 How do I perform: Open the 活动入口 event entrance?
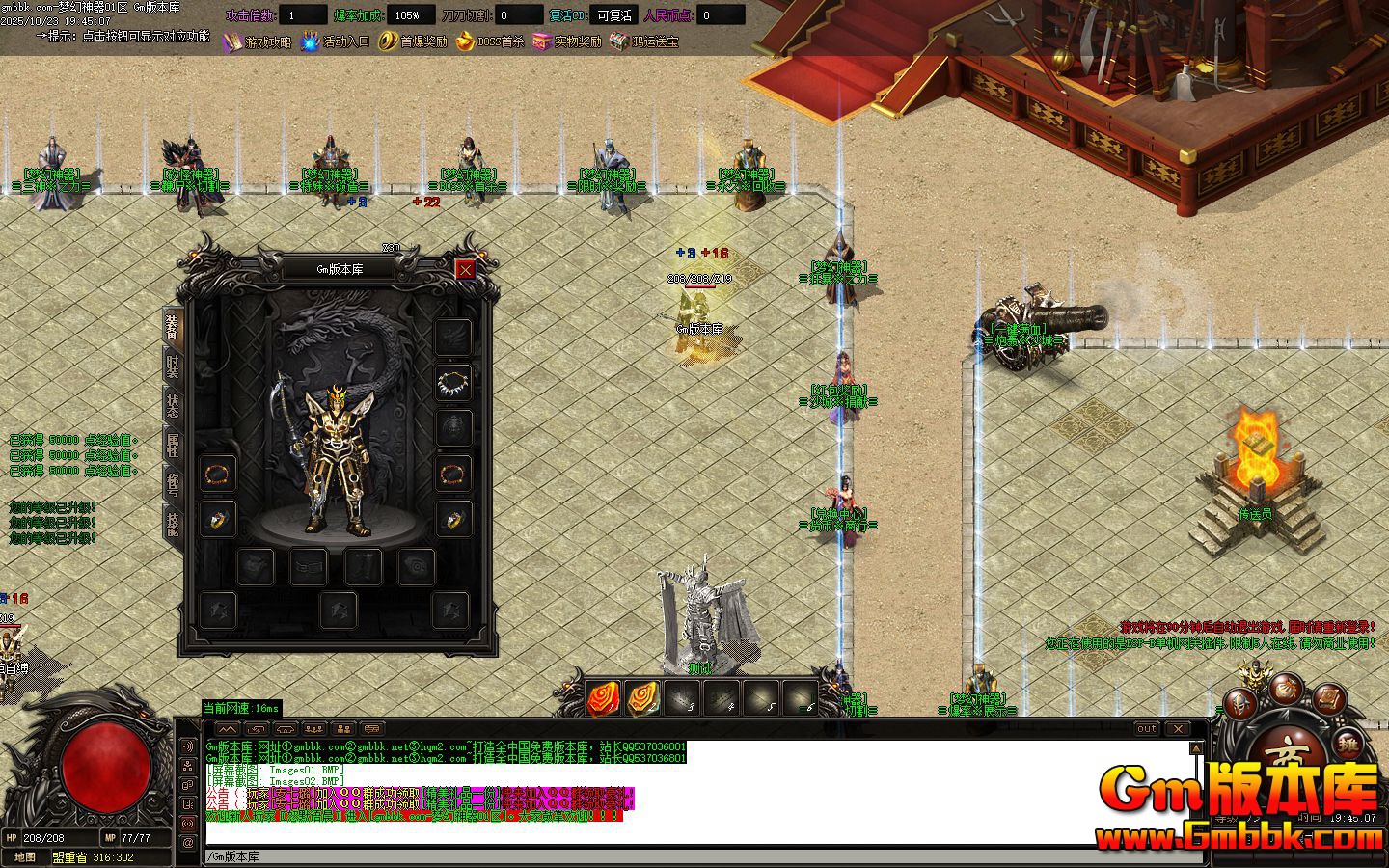pos(335,42)
